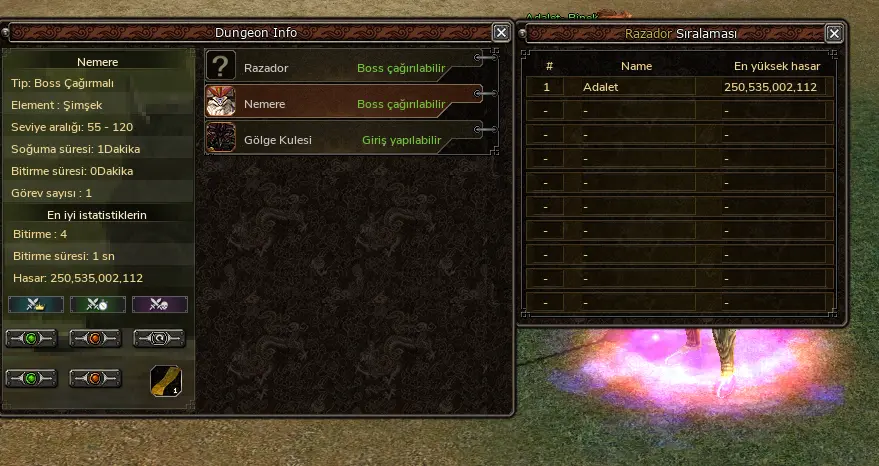Click the white swirl emblem button
This screenshot has width=879, height=466.
(x=159, y=338)
